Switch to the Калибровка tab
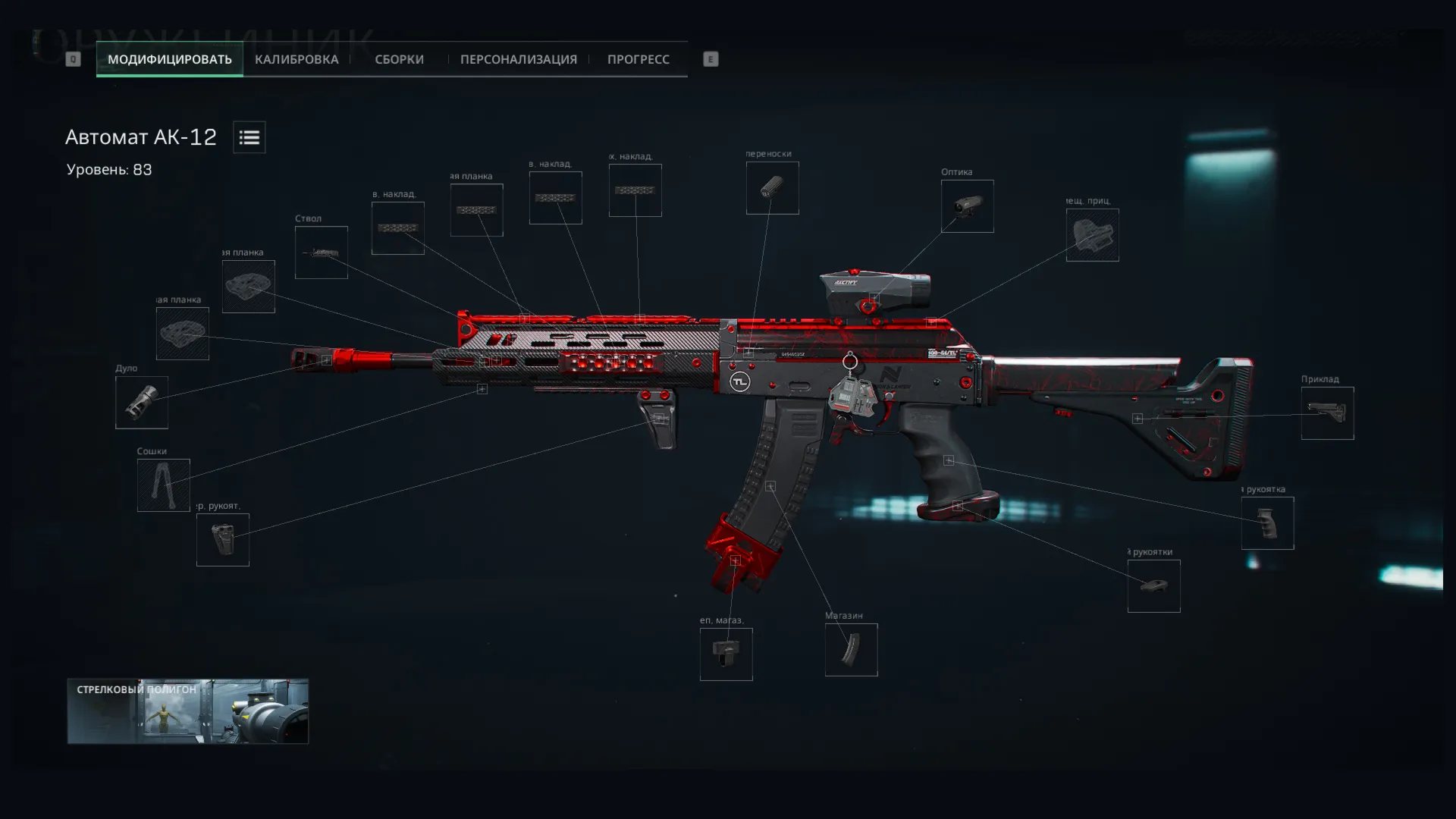The width and height of the screenshot is (1456, 819). [x=297, y=59]
